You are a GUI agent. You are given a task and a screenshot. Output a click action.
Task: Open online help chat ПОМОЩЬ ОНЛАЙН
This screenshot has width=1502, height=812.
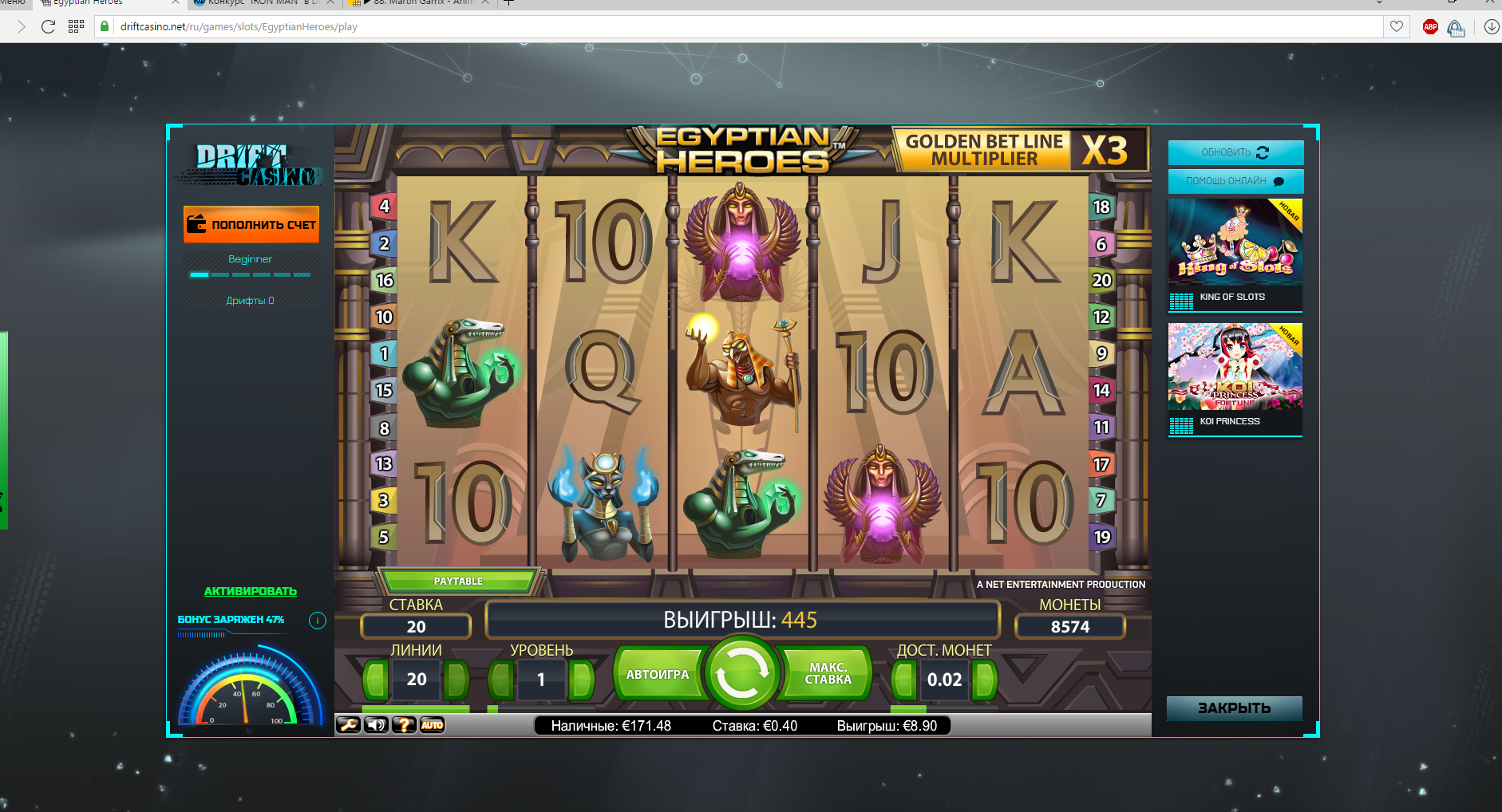[x=1235, y=181]
